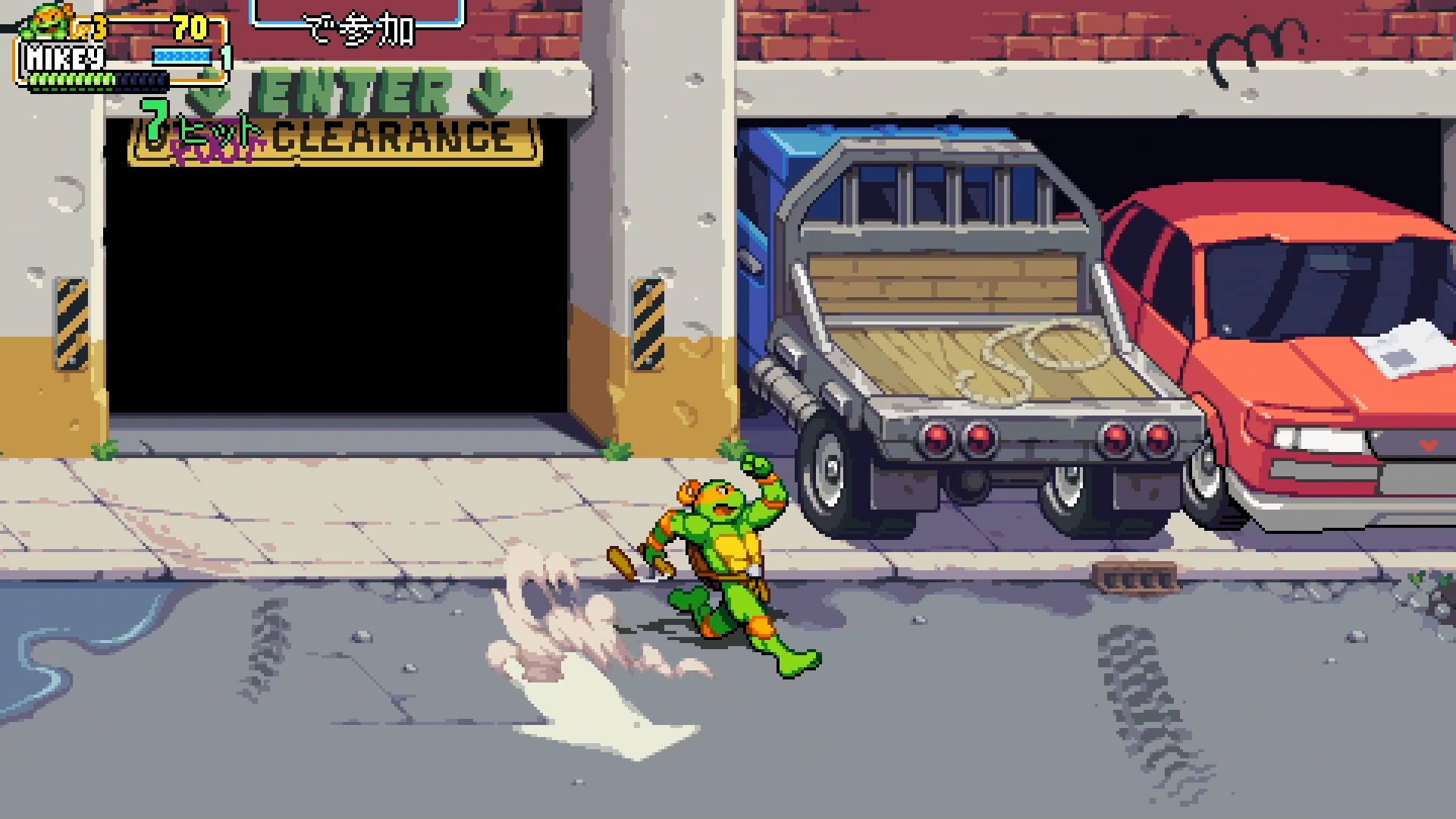Select the second player join panel
1456x819 pixels.
(x=358, y=18)
